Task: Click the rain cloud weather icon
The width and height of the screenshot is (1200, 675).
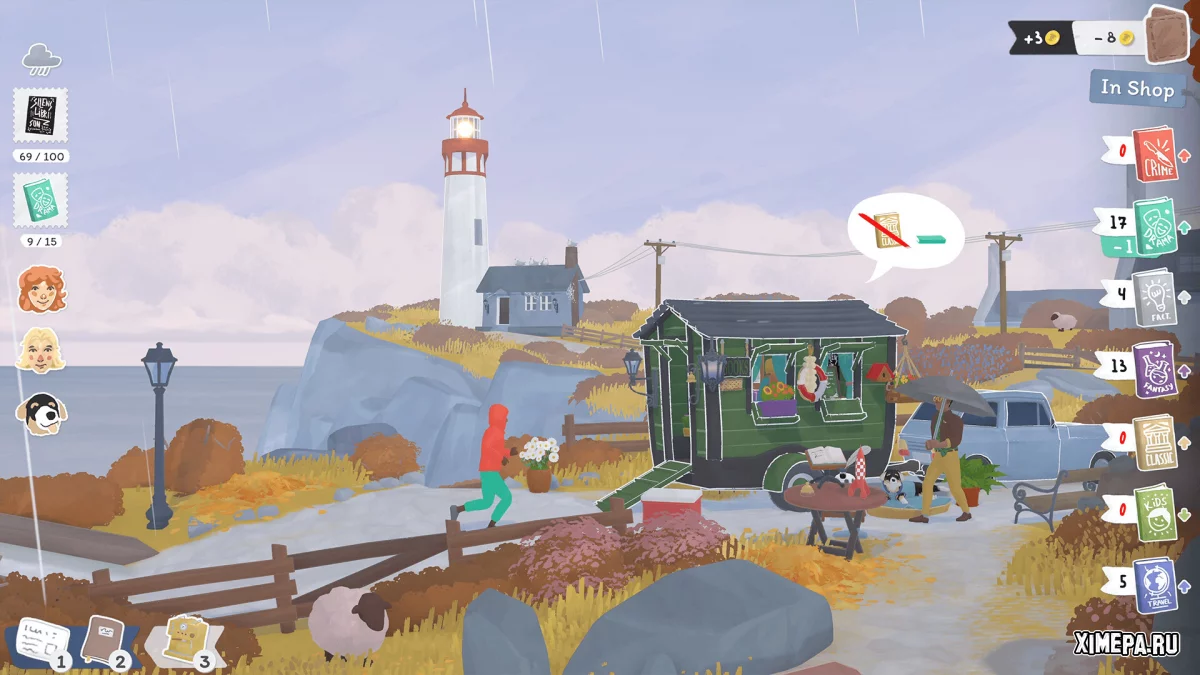Action: (x=41, y=59)
